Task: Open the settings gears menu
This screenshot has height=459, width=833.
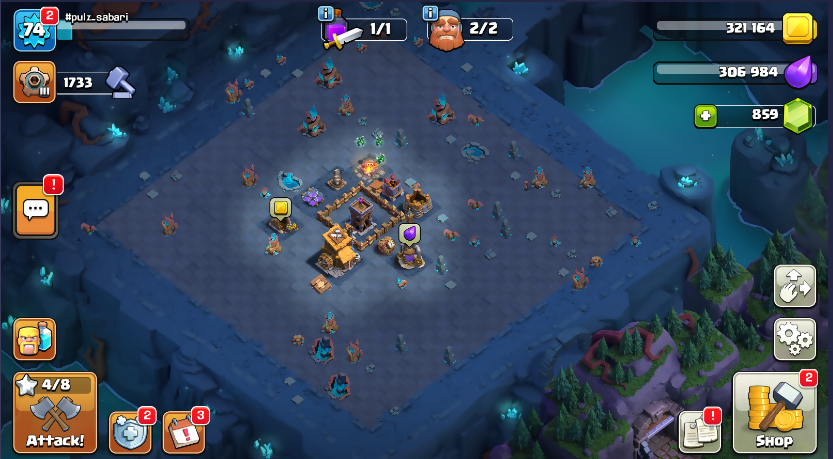Action: click(x=795, y=338)
